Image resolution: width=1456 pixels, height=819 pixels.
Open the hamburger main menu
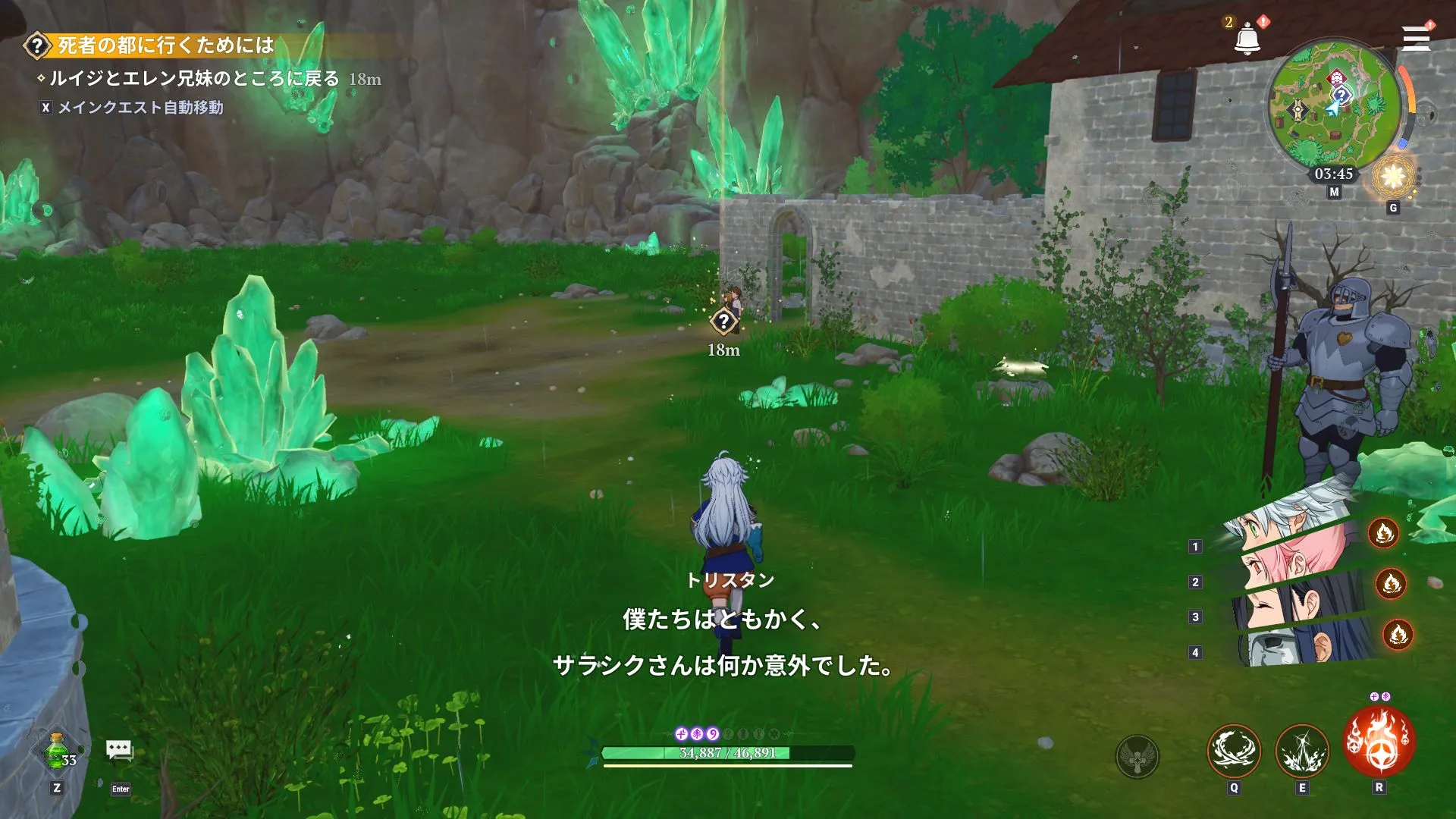[x=1417, y=39]
